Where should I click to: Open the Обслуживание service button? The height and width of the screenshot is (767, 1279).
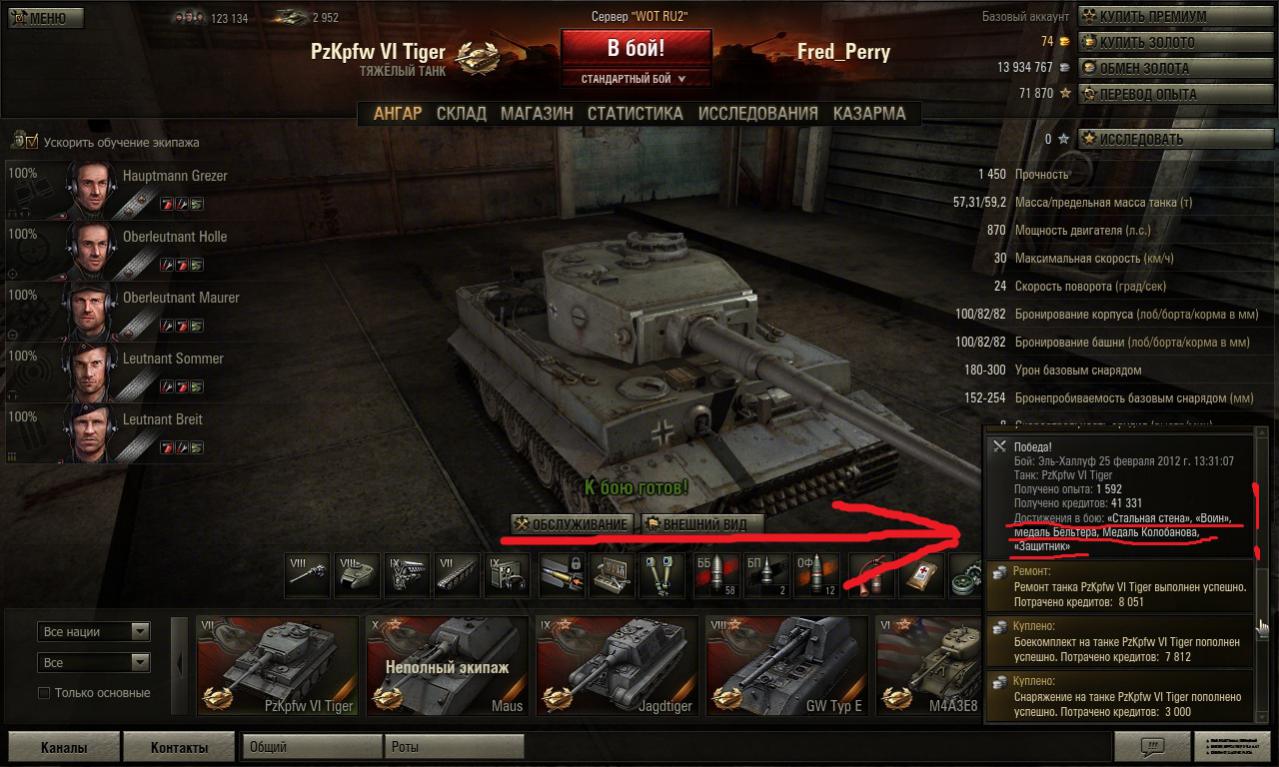[x=573, y=524]
